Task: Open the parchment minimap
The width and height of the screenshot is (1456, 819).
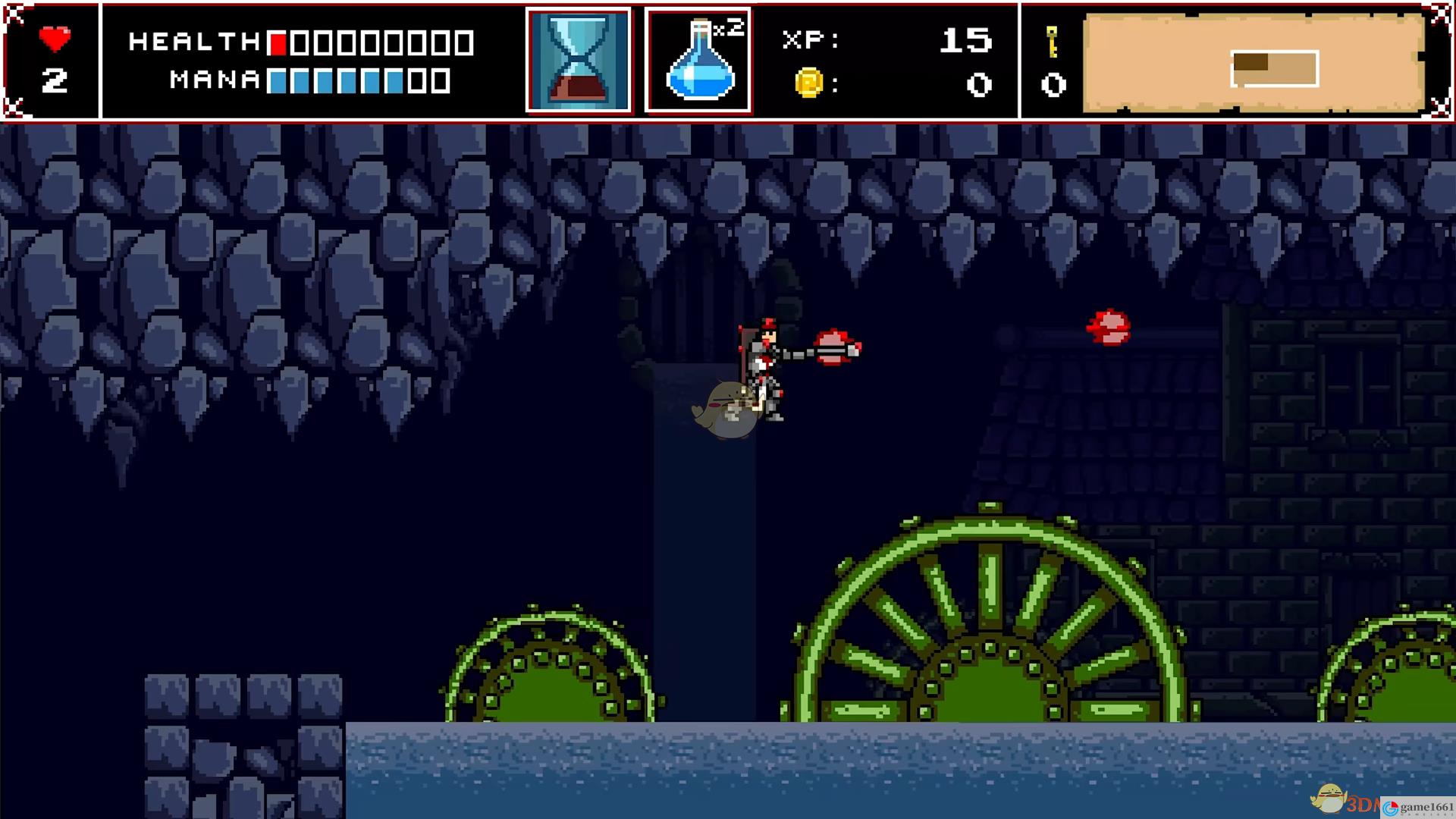Action: point(1254,64)
